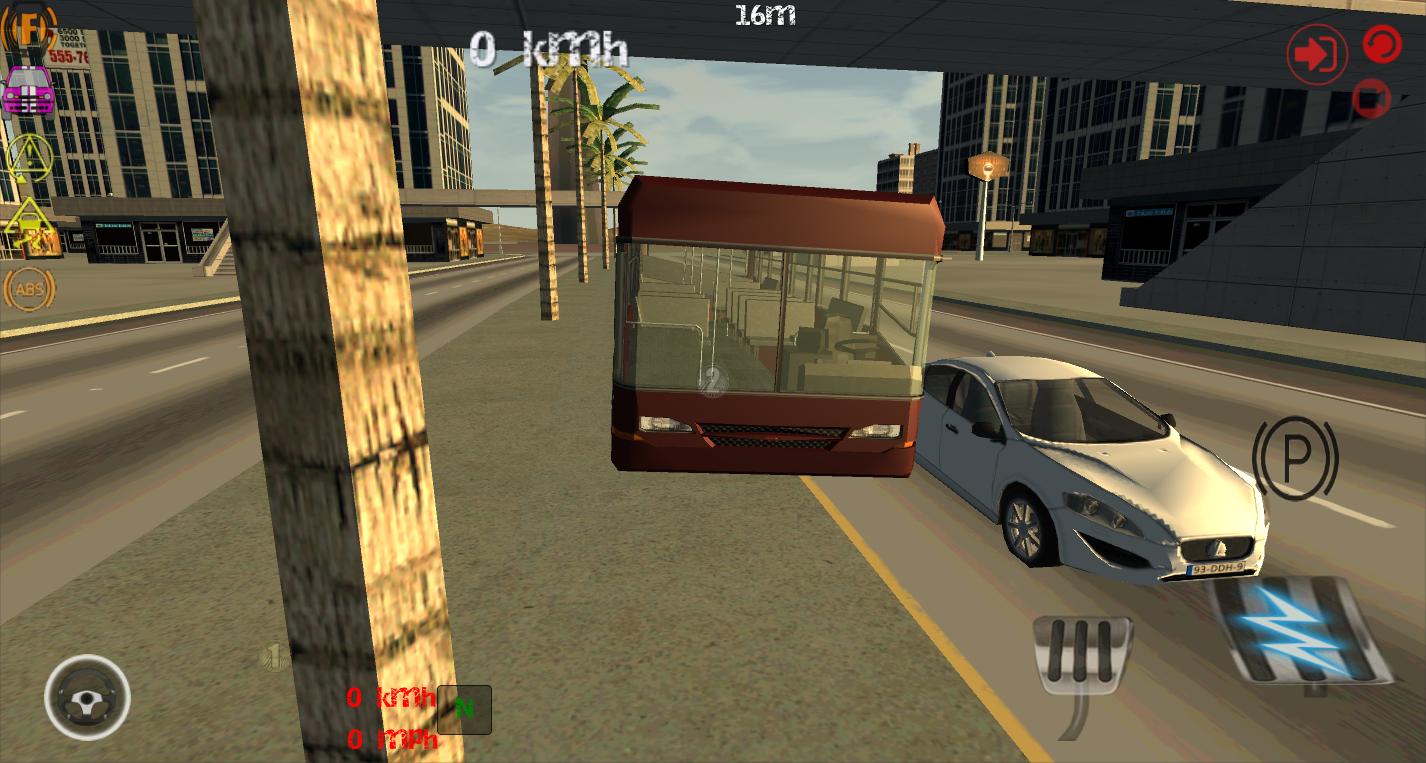Switch camera view using the camera icon
Screen dimensions: 1426x763
pos(1370,100)
